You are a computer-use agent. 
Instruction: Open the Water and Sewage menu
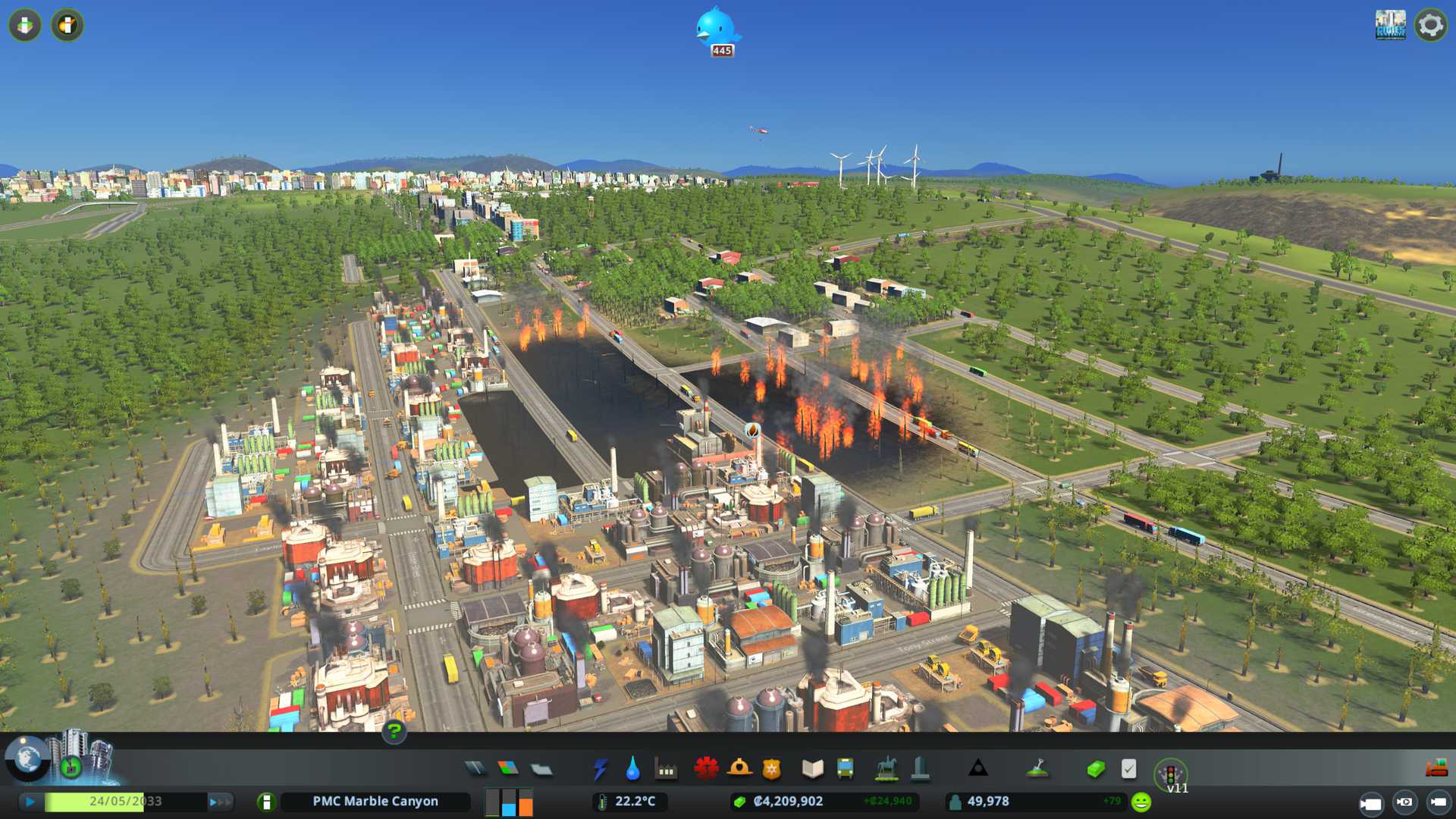pos(632,769)
